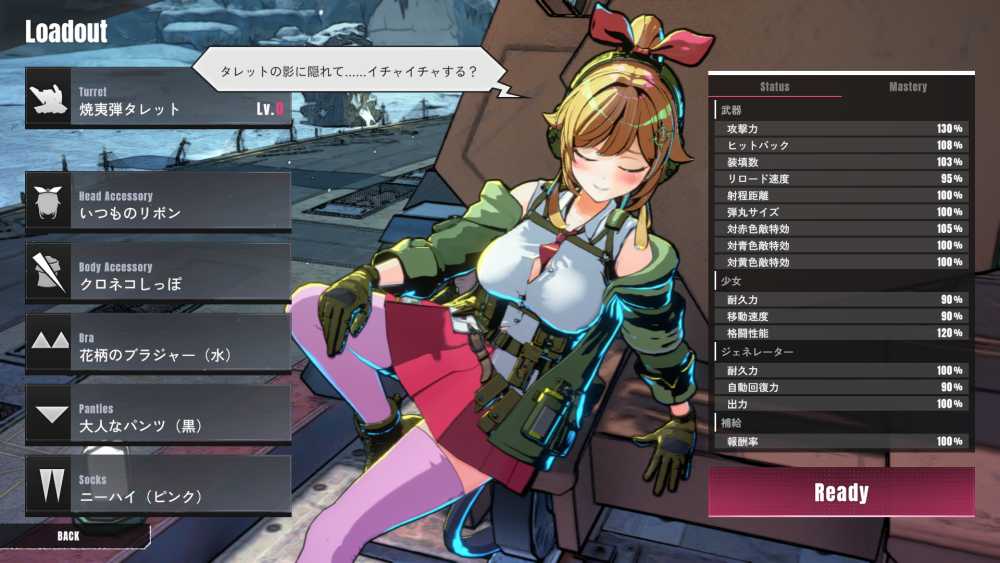Switch to the Mastery tab

point(908,87)
